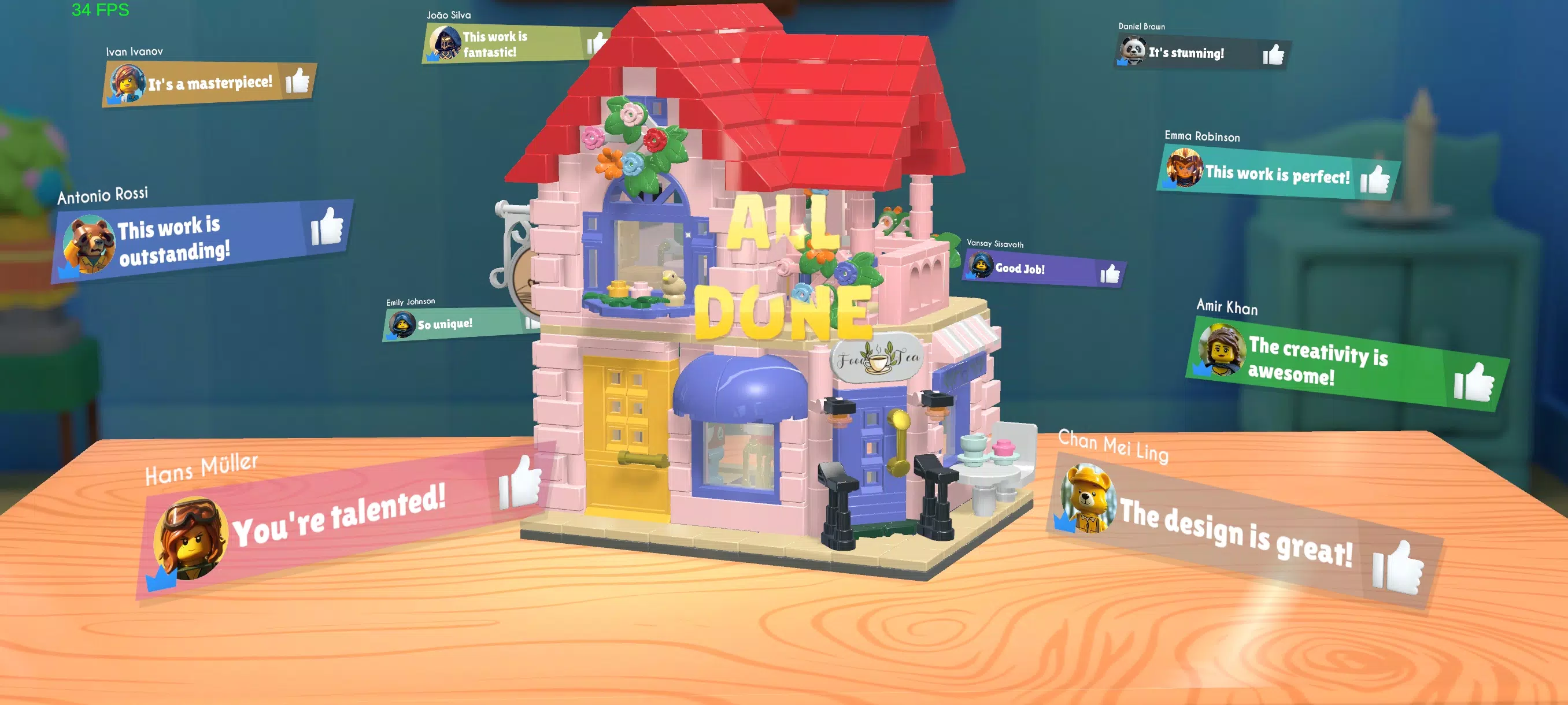
Task: Like Chan Mei Ling's "The design is great!"
Action: click(x=1398, y=568)
